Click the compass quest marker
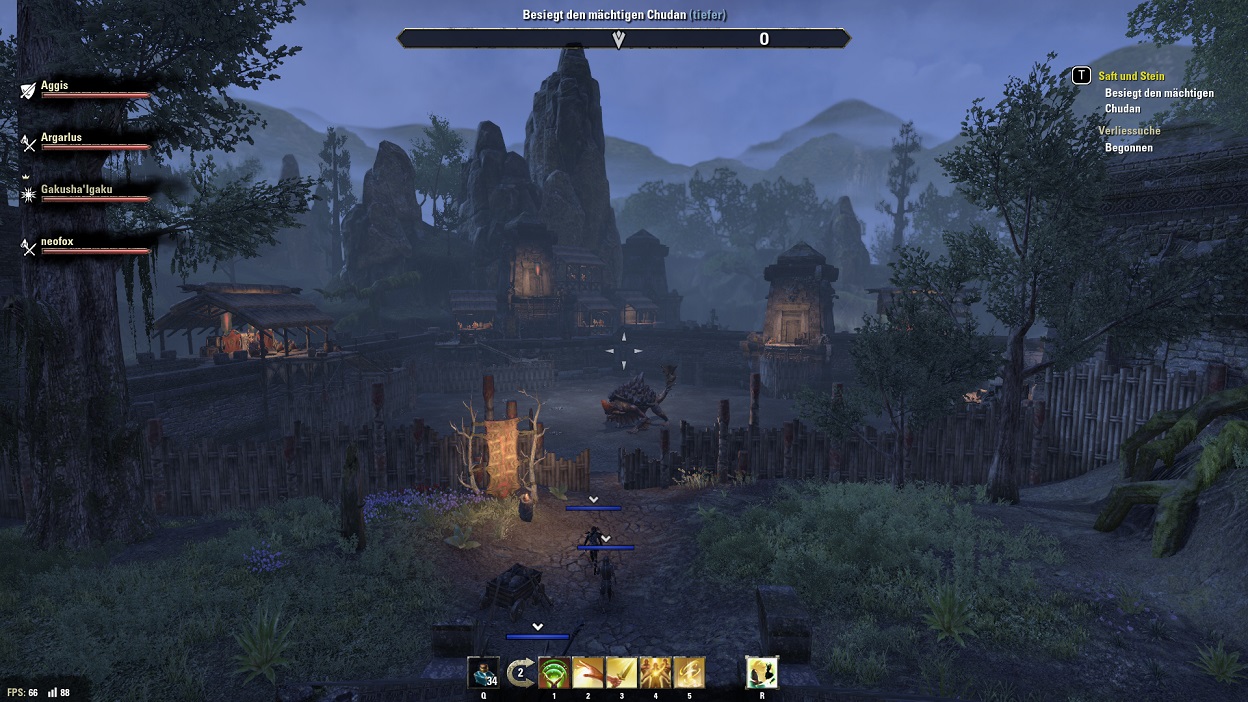The height and width of the screenshot is (702, 1248). (x=619, y=39)
